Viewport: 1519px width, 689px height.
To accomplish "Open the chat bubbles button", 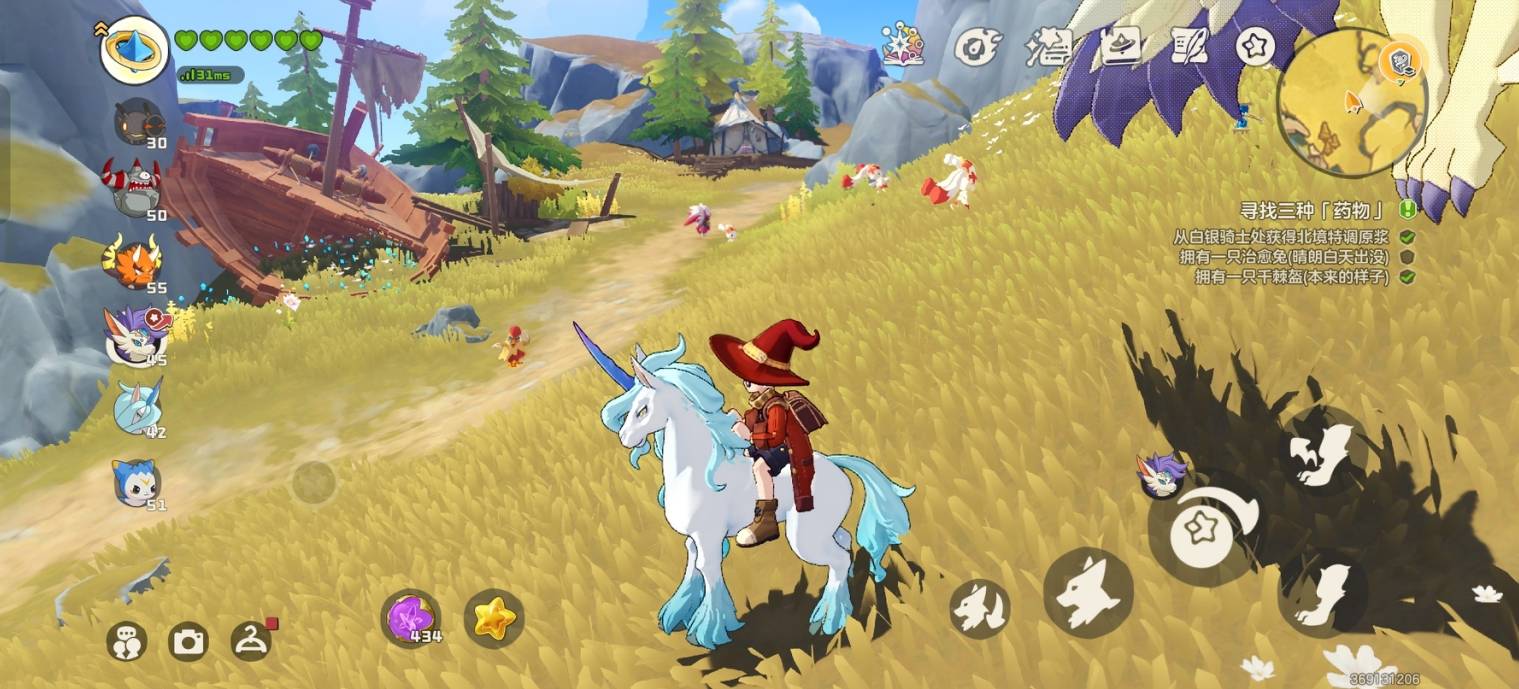I will pos(127,641).
